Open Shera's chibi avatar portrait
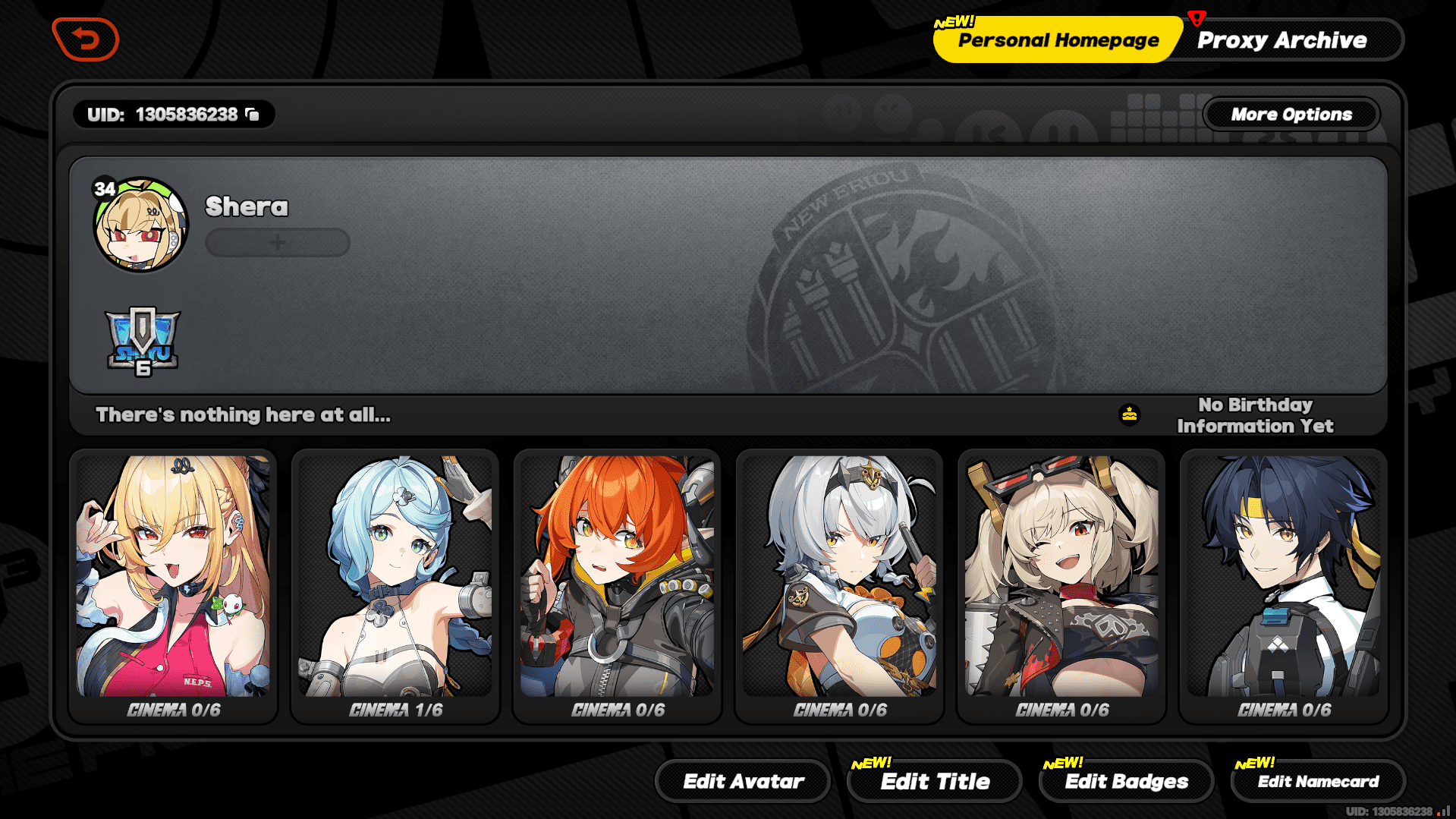Viewport: 1456px width, 819px height. coord(140,225)
